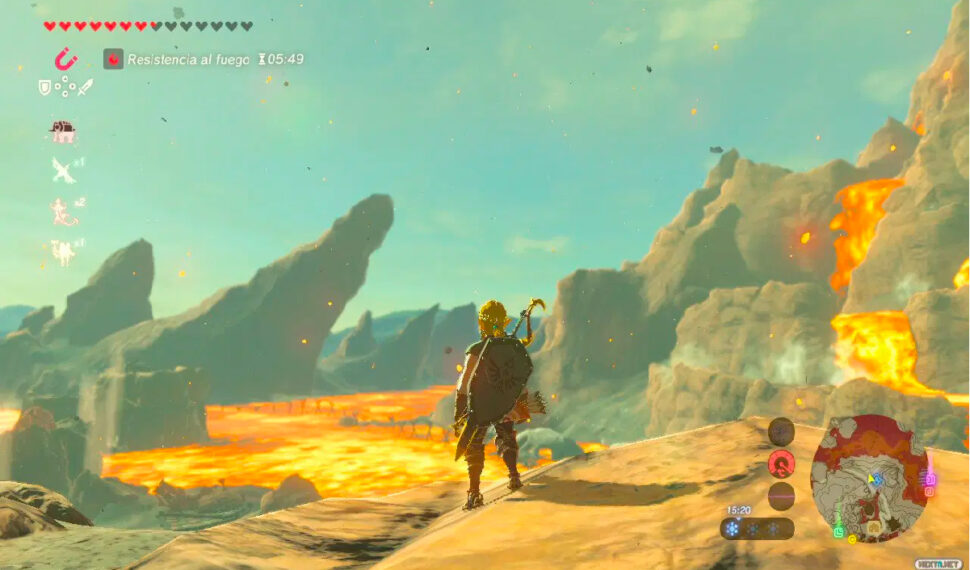Activate the camel Divine Beast ability icon
Viewport: 970px width, 570px height.
click(x=63, y=251)
